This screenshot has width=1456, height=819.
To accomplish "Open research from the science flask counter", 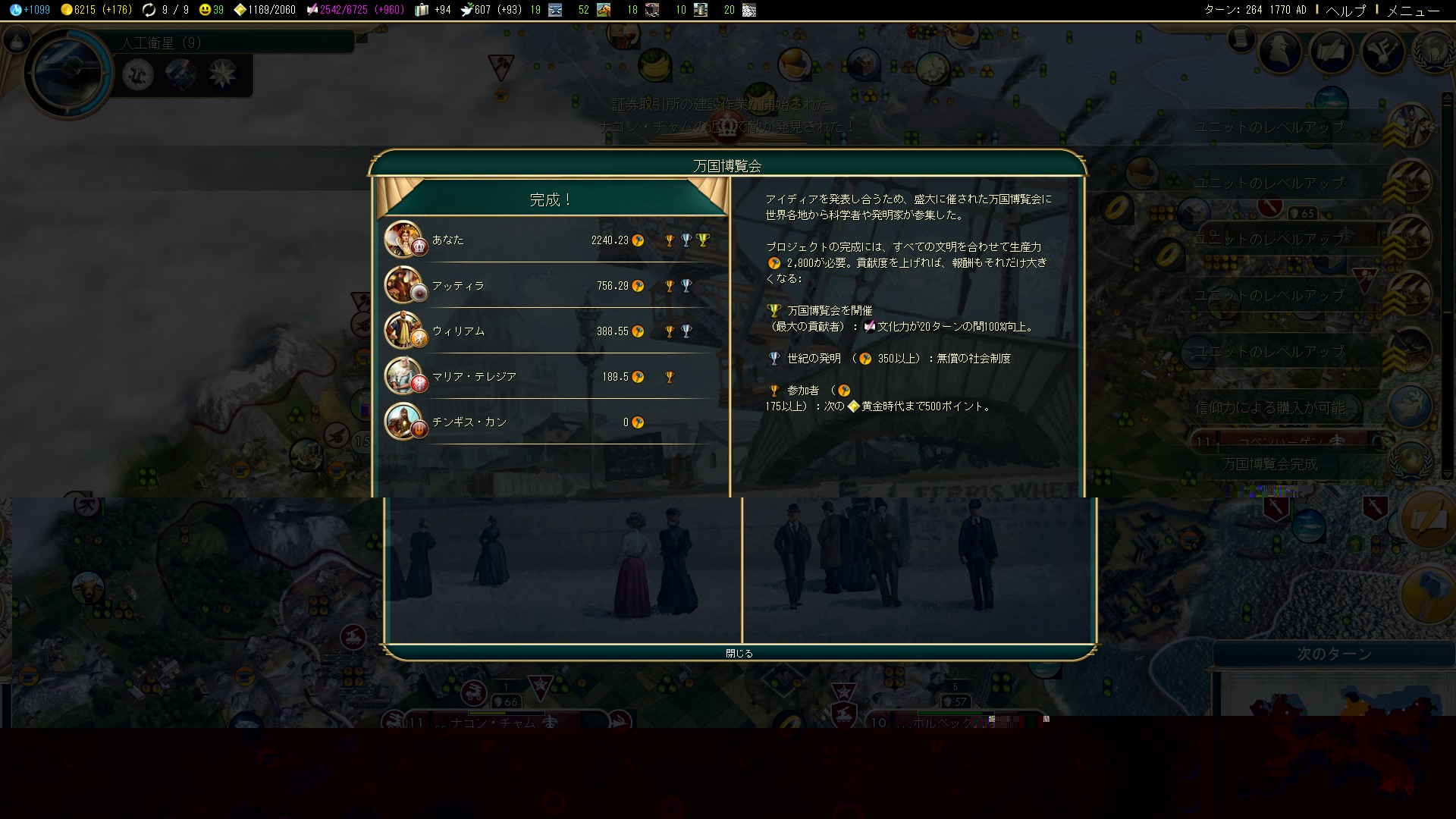I will coord(30,10).
